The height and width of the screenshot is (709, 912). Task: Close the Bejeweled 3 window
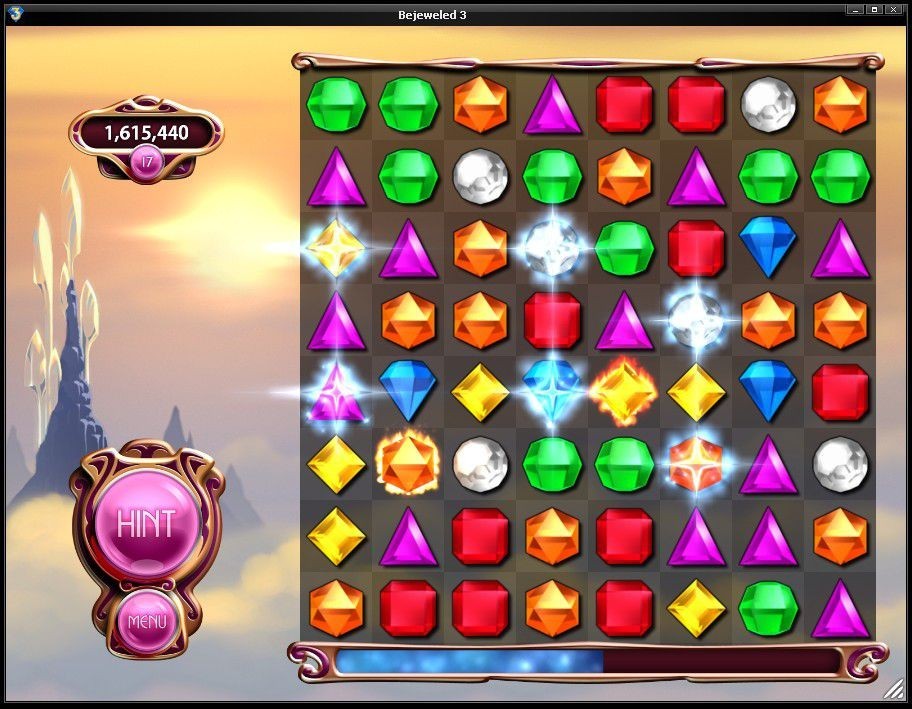tap(895, 10)
